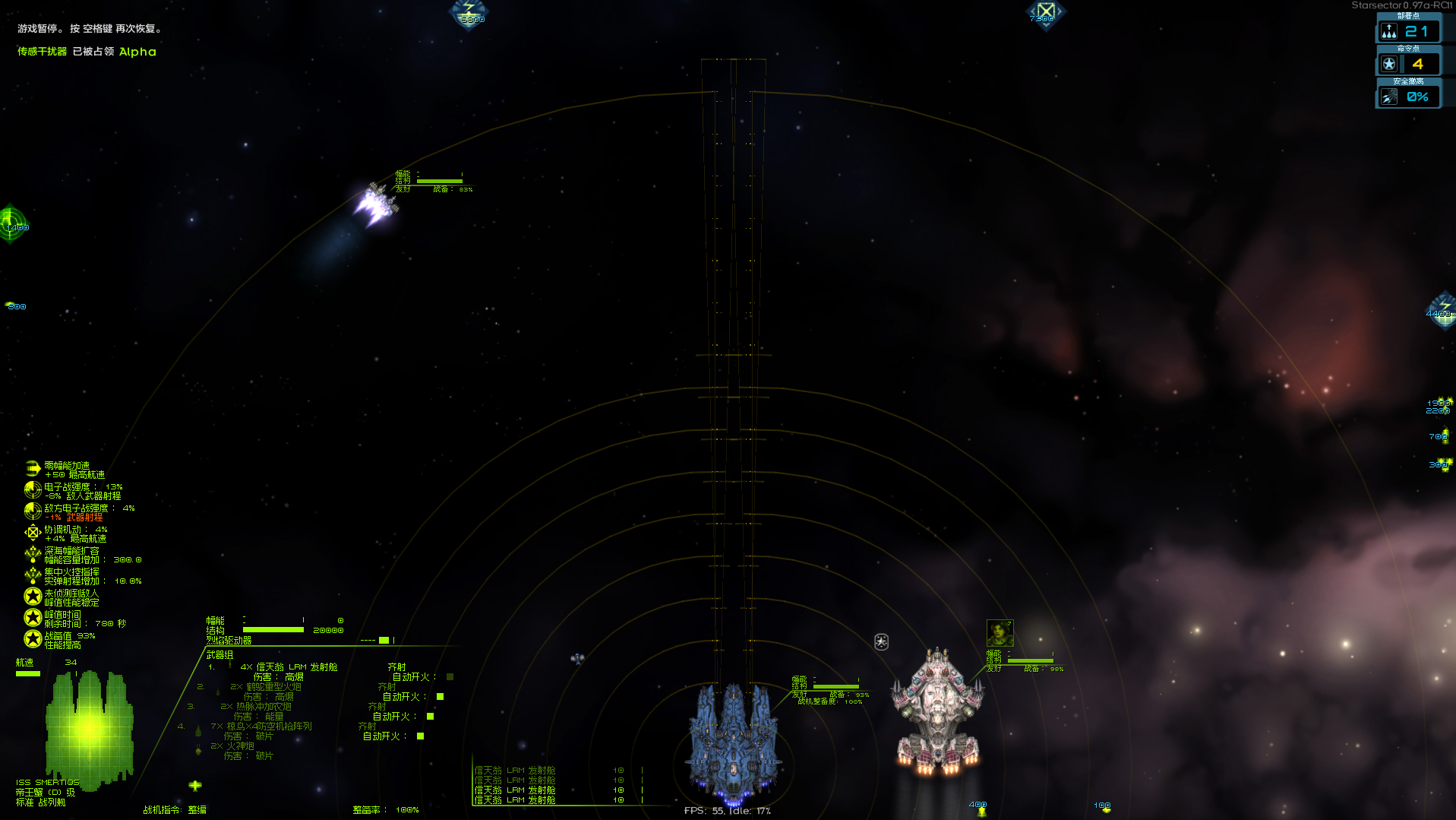
Task: Click the 战机指令 整编 fighter command label
Action: (x=175, y=810)
